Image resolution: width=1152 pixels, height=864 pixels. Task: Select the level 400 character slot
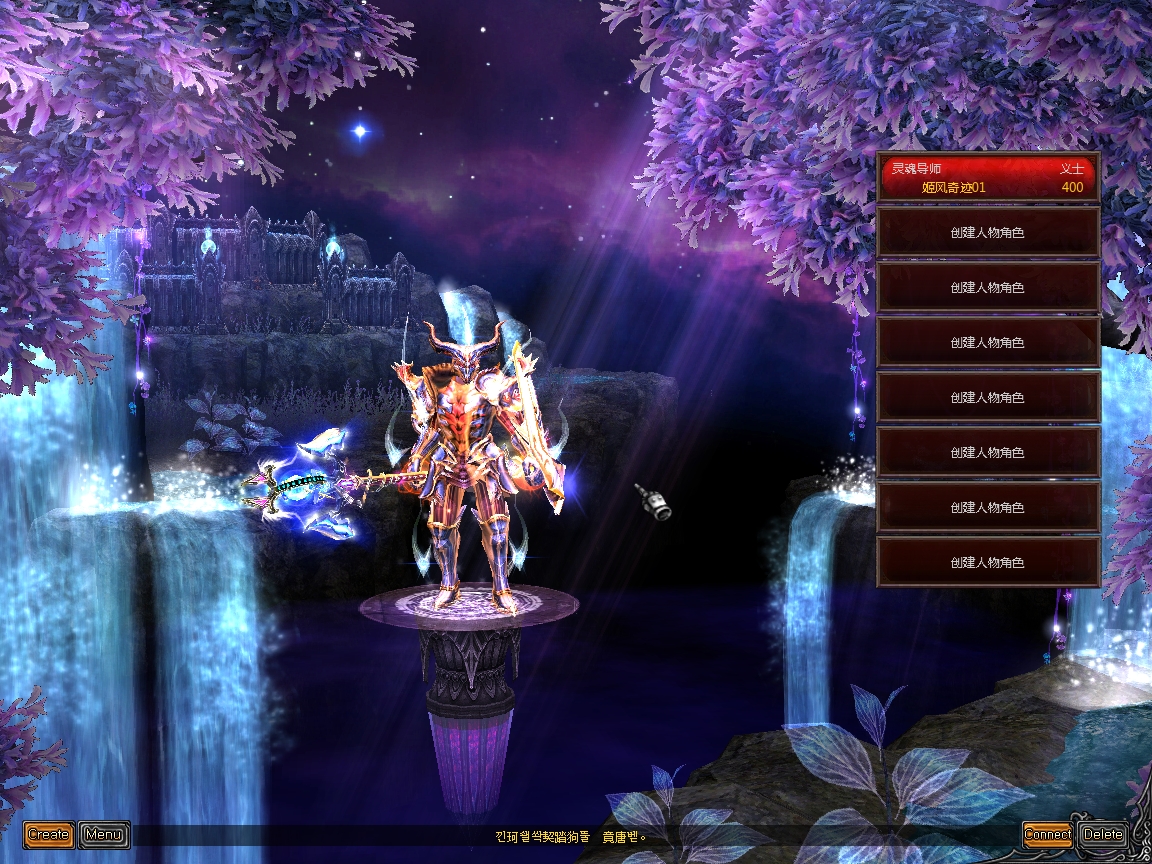988,178
